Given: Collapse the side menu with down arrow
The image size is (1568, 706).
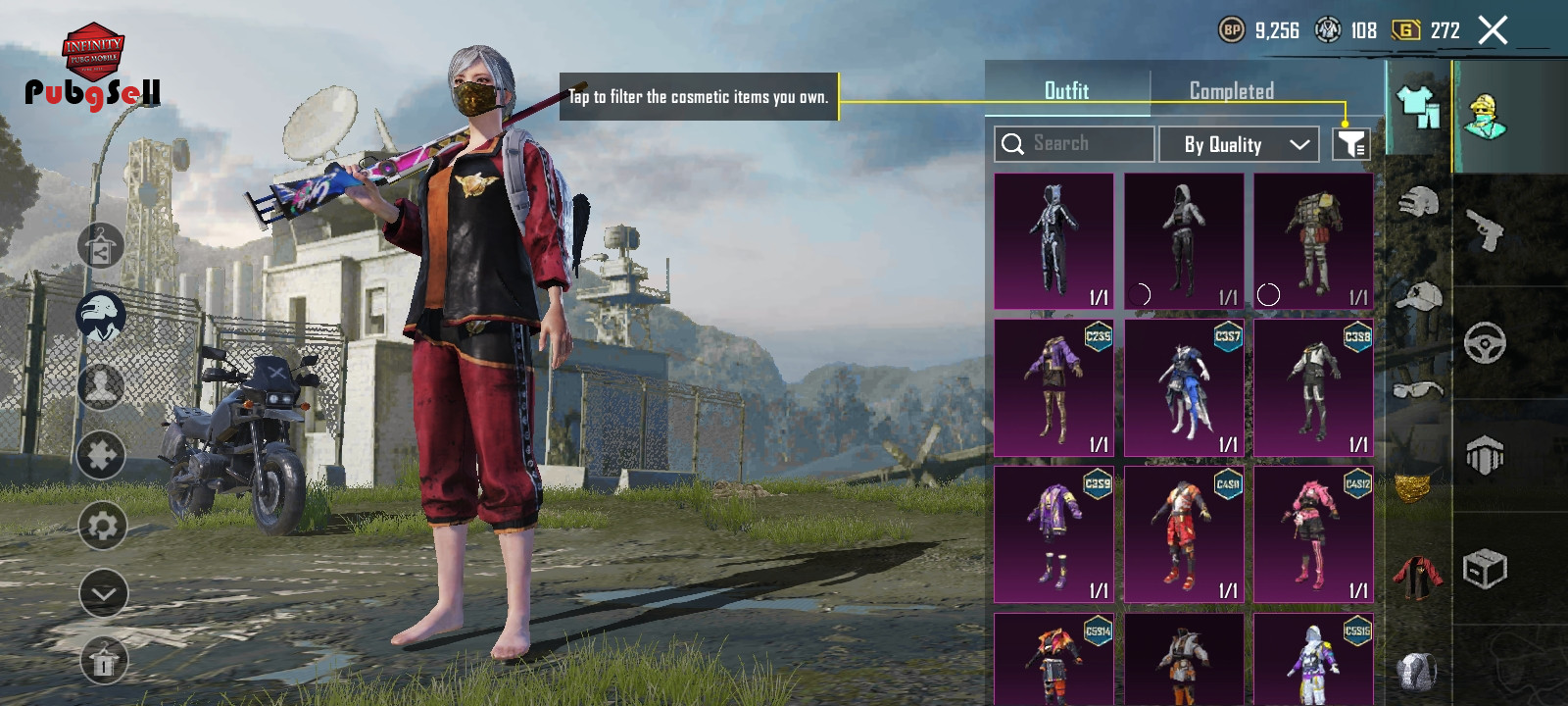Looking at the screenshot, I should [x=103, y=593].
